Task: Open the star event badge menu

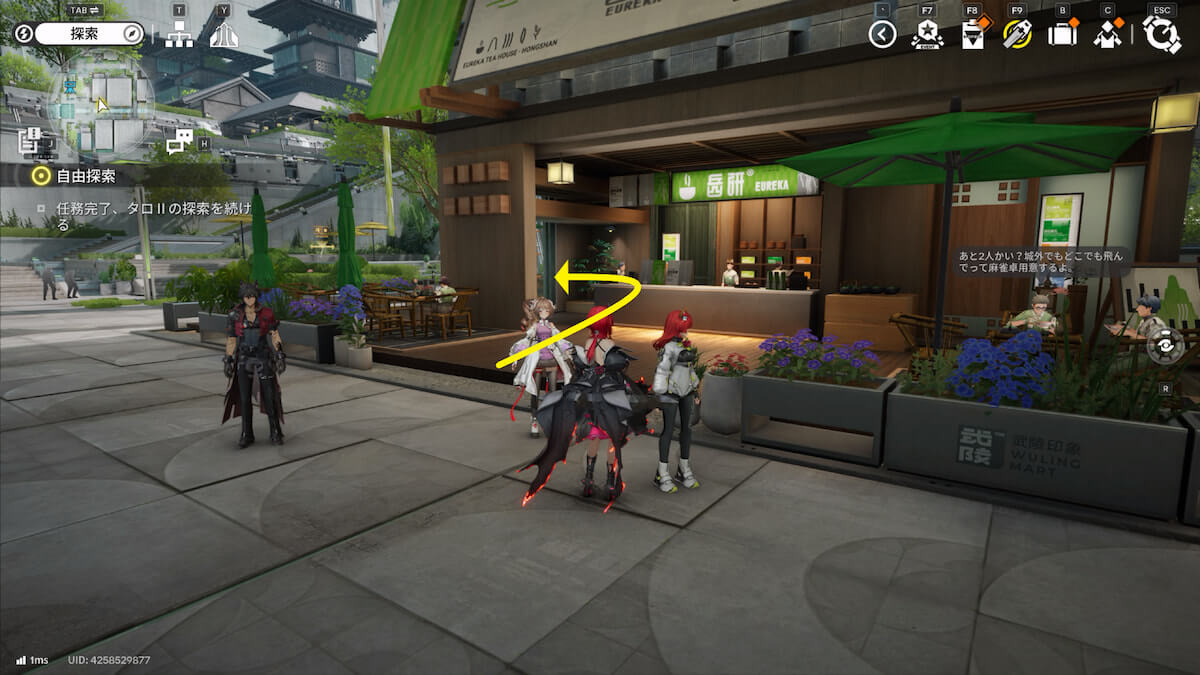Action: tap(927, 35)
